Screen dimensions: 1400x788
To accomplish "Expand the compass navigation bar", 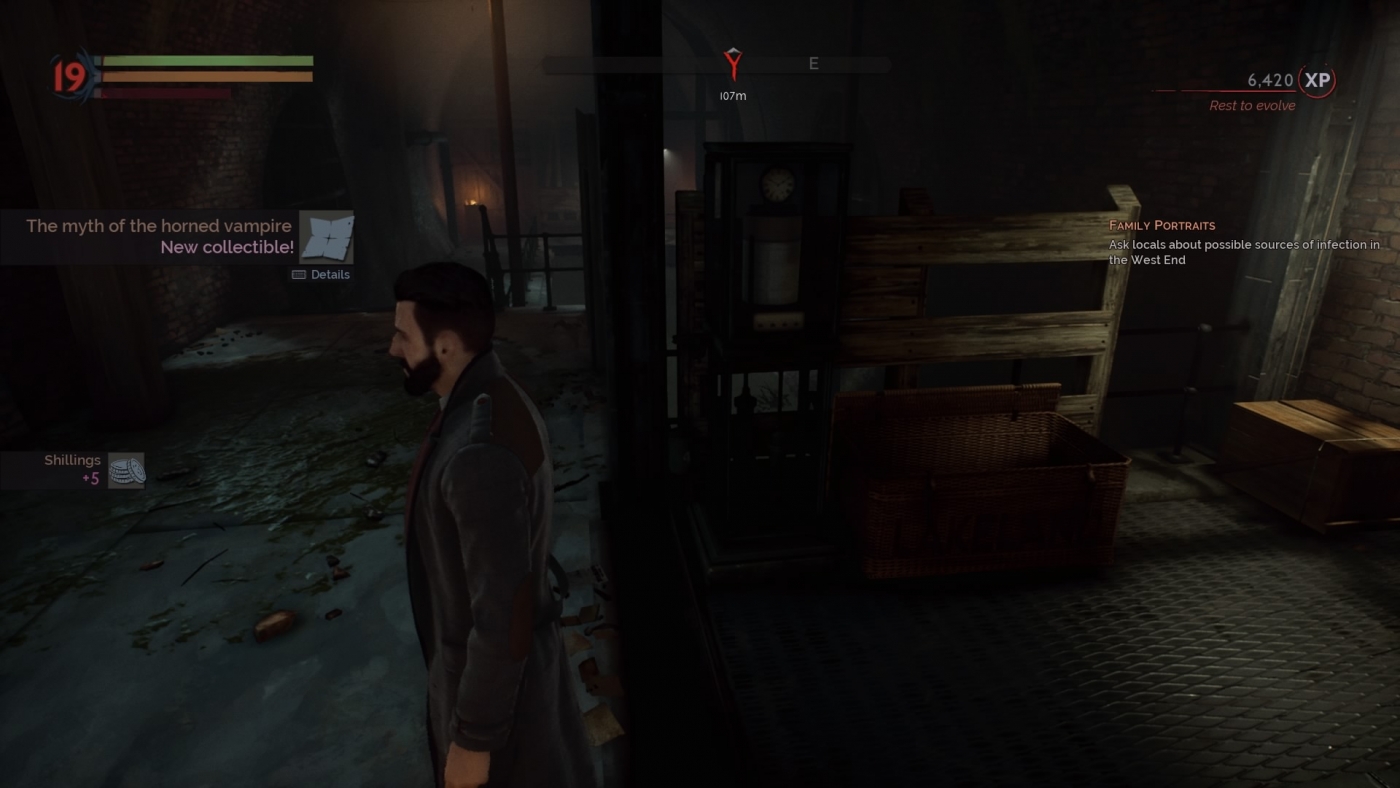I will point(716,64).
